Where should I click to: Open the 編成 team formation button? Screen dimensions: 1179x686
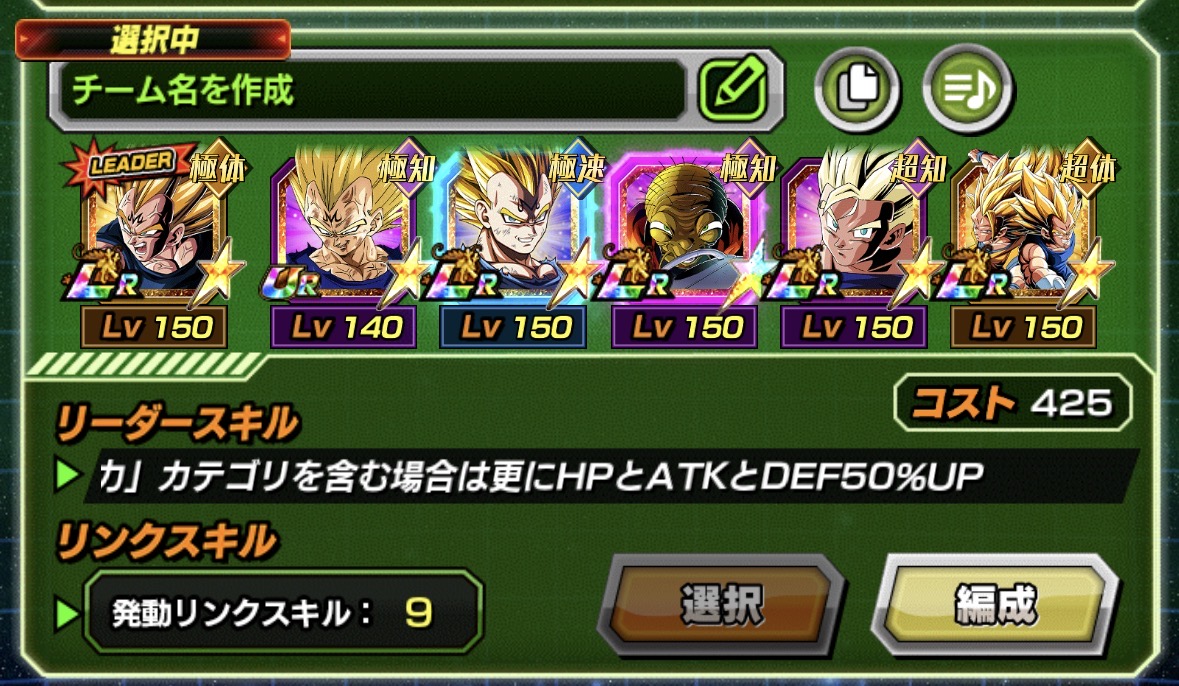point(995,603)
